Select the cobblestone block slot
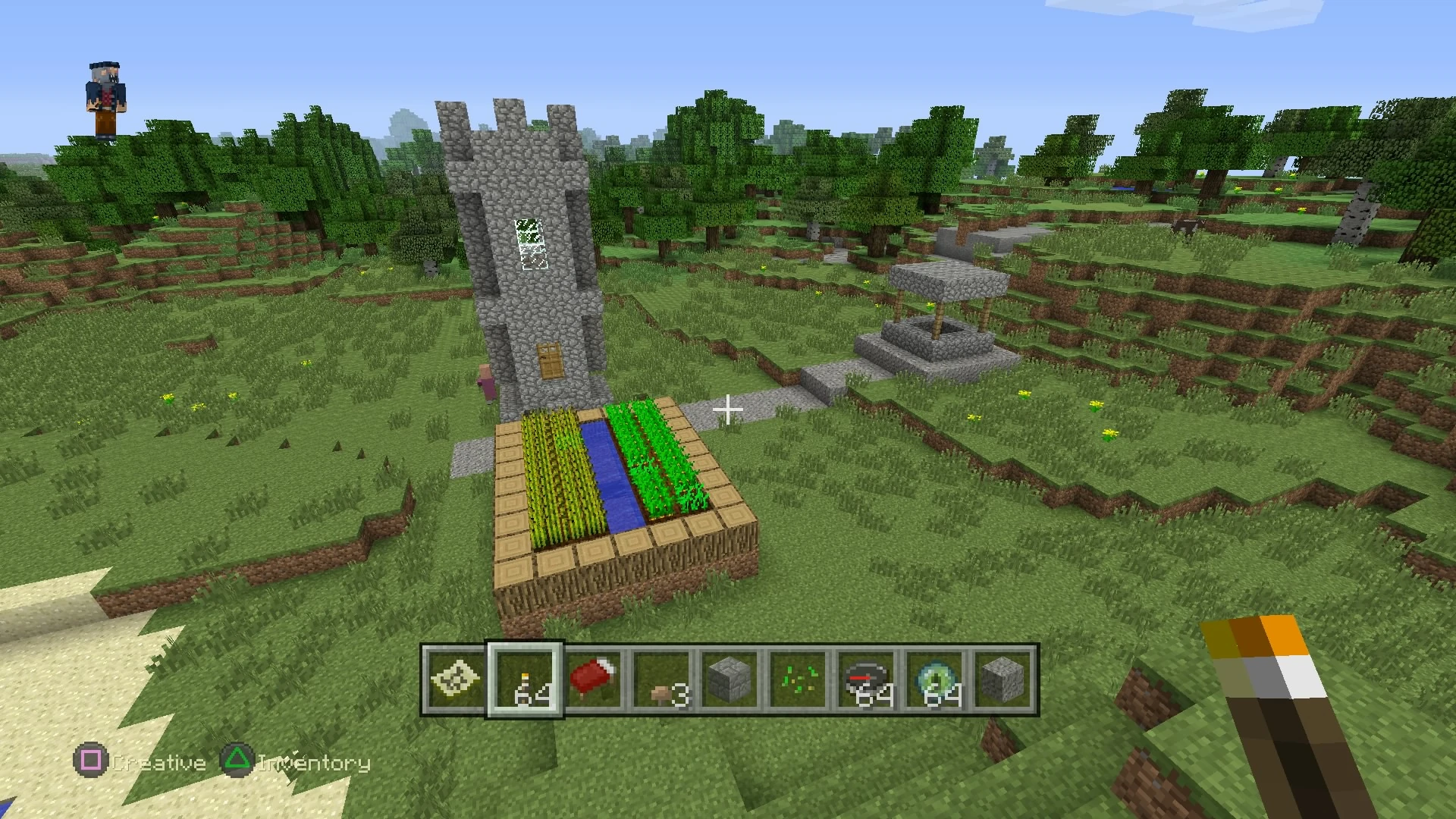 (1003, 680)
